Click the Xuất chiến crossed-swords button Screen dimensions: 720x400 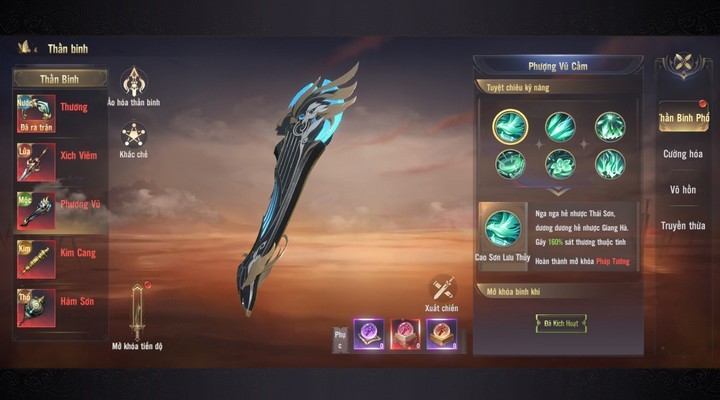tap(442, 291)
